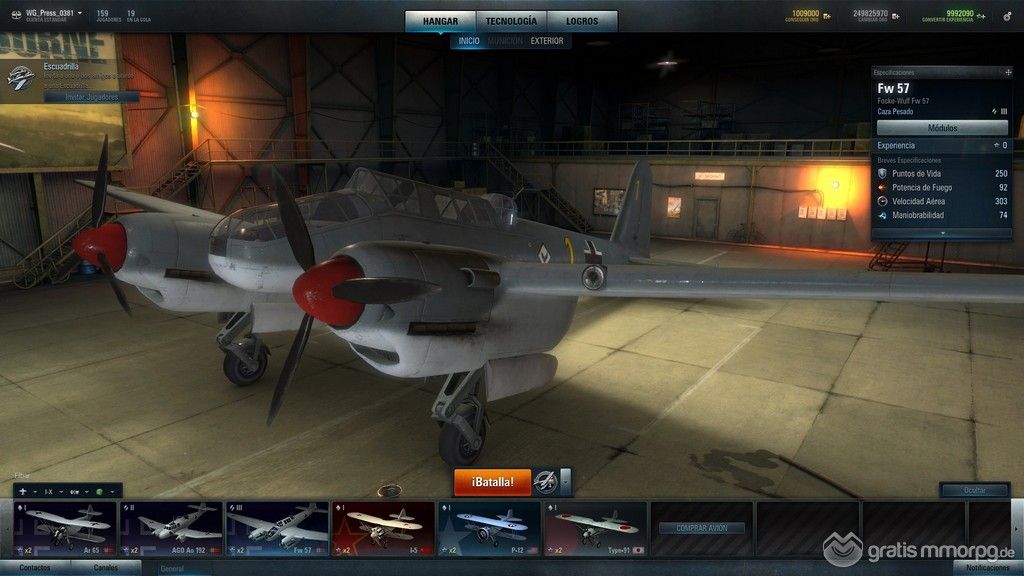Select the Type-91 Japanese aircraft

tap(594, 528)
